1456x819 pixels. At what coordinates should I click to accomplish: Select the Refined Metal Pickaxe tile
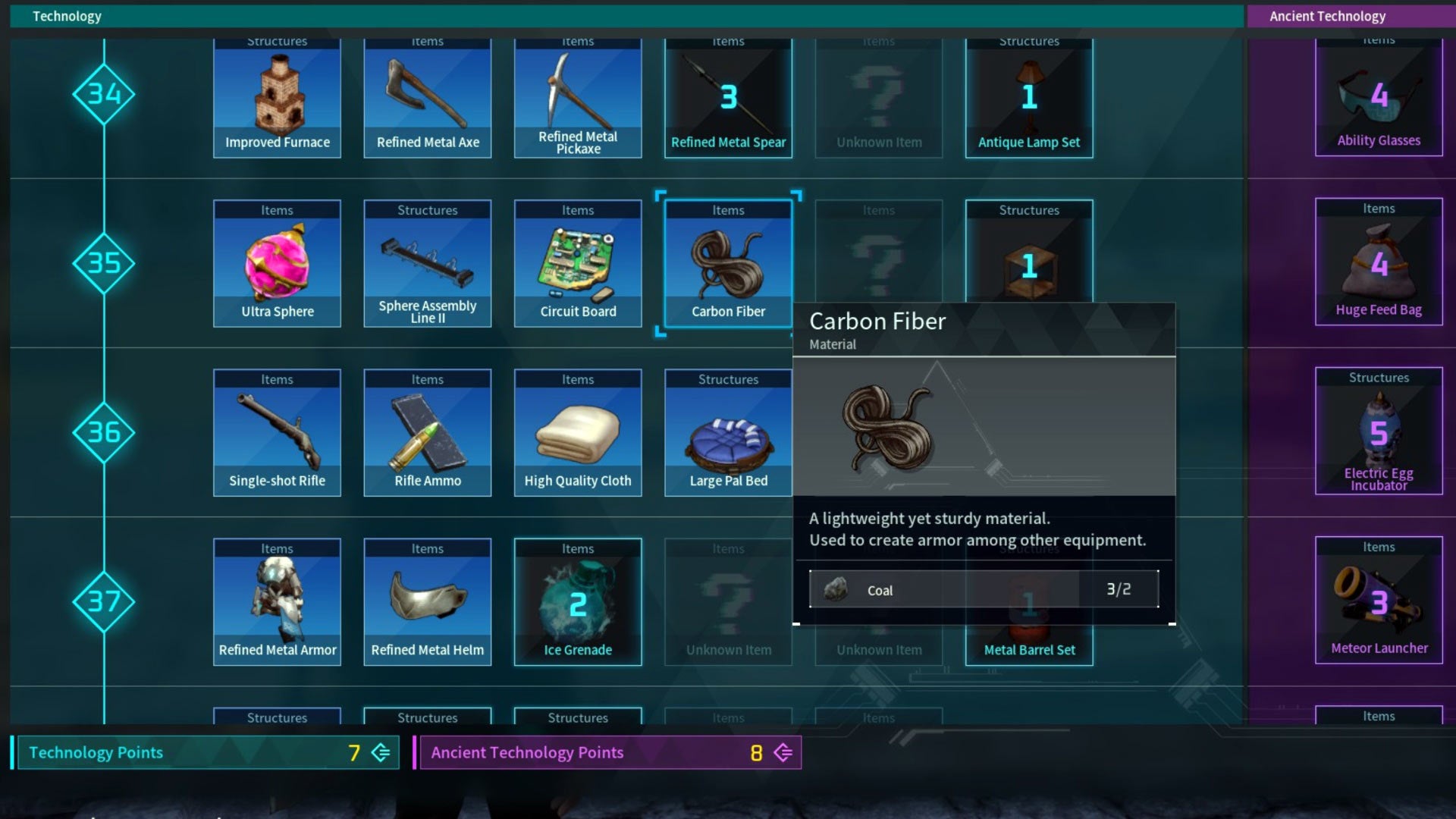[x=577, y=99]
